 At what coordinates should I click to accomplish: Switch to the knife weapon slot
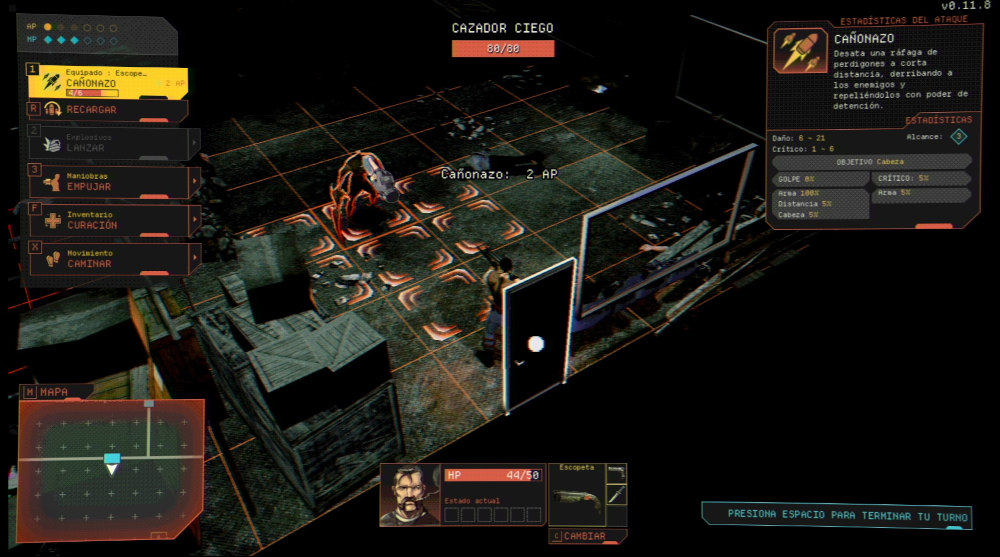click(x=617, y=497)
